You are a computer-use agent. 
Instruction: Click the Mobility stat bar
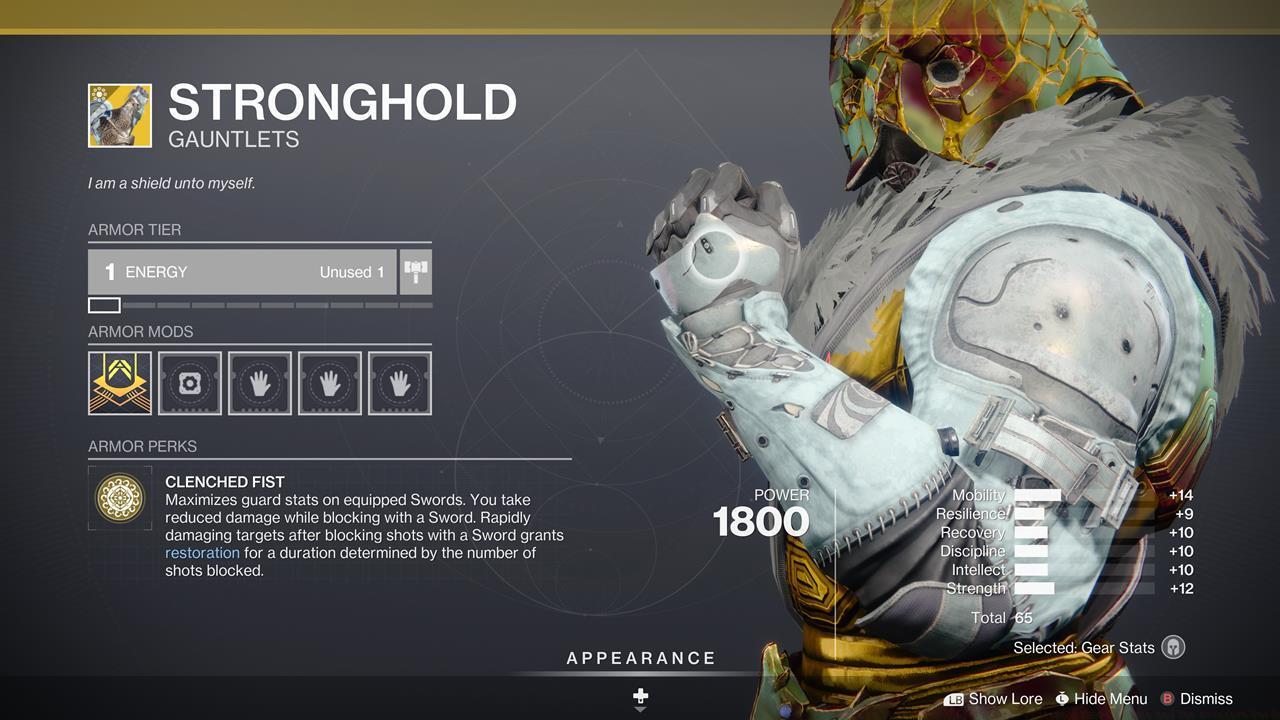tap(1040, 495)
